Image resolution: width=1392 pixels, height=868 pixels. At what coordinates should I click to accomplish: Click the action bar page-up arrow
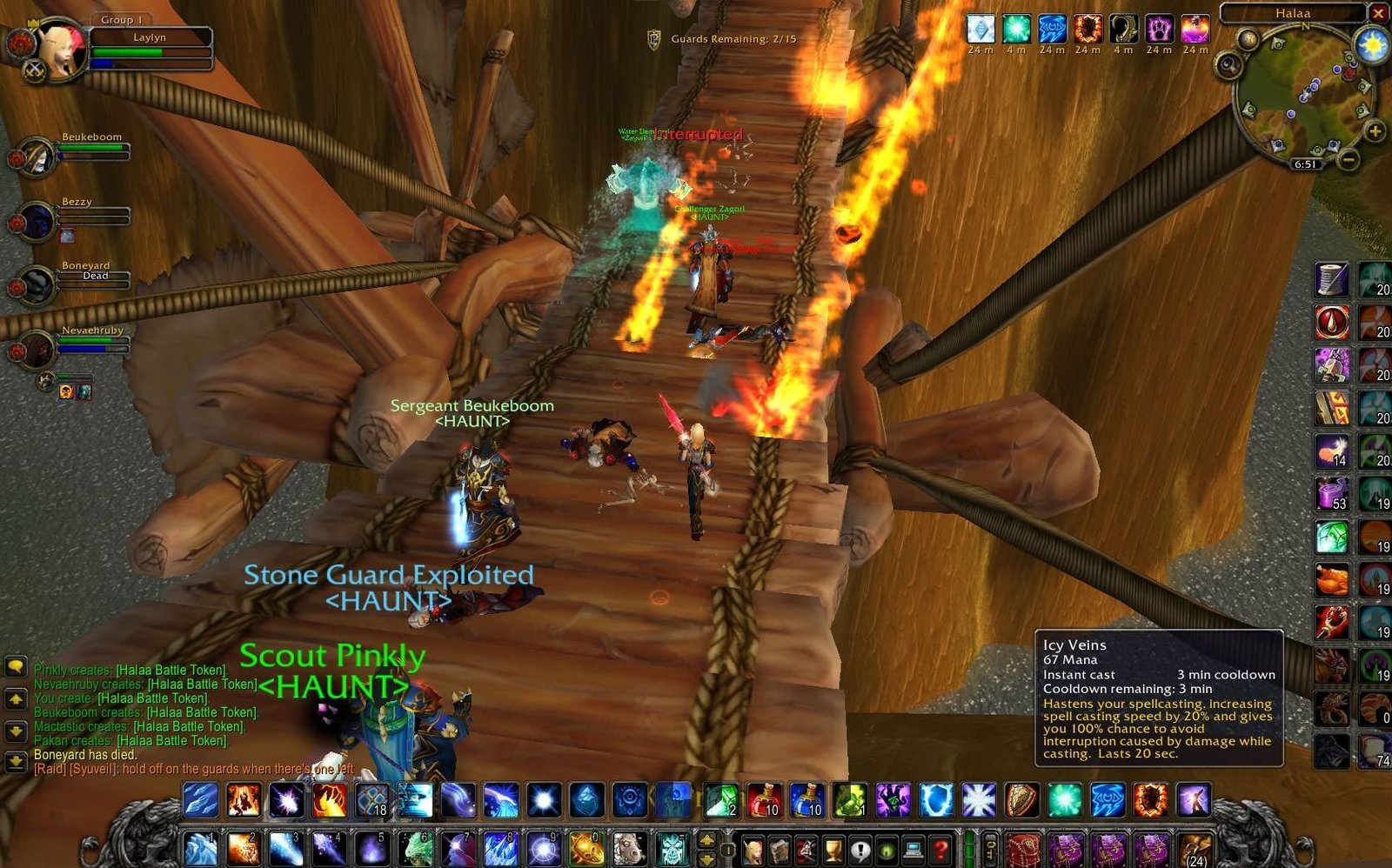706,838
